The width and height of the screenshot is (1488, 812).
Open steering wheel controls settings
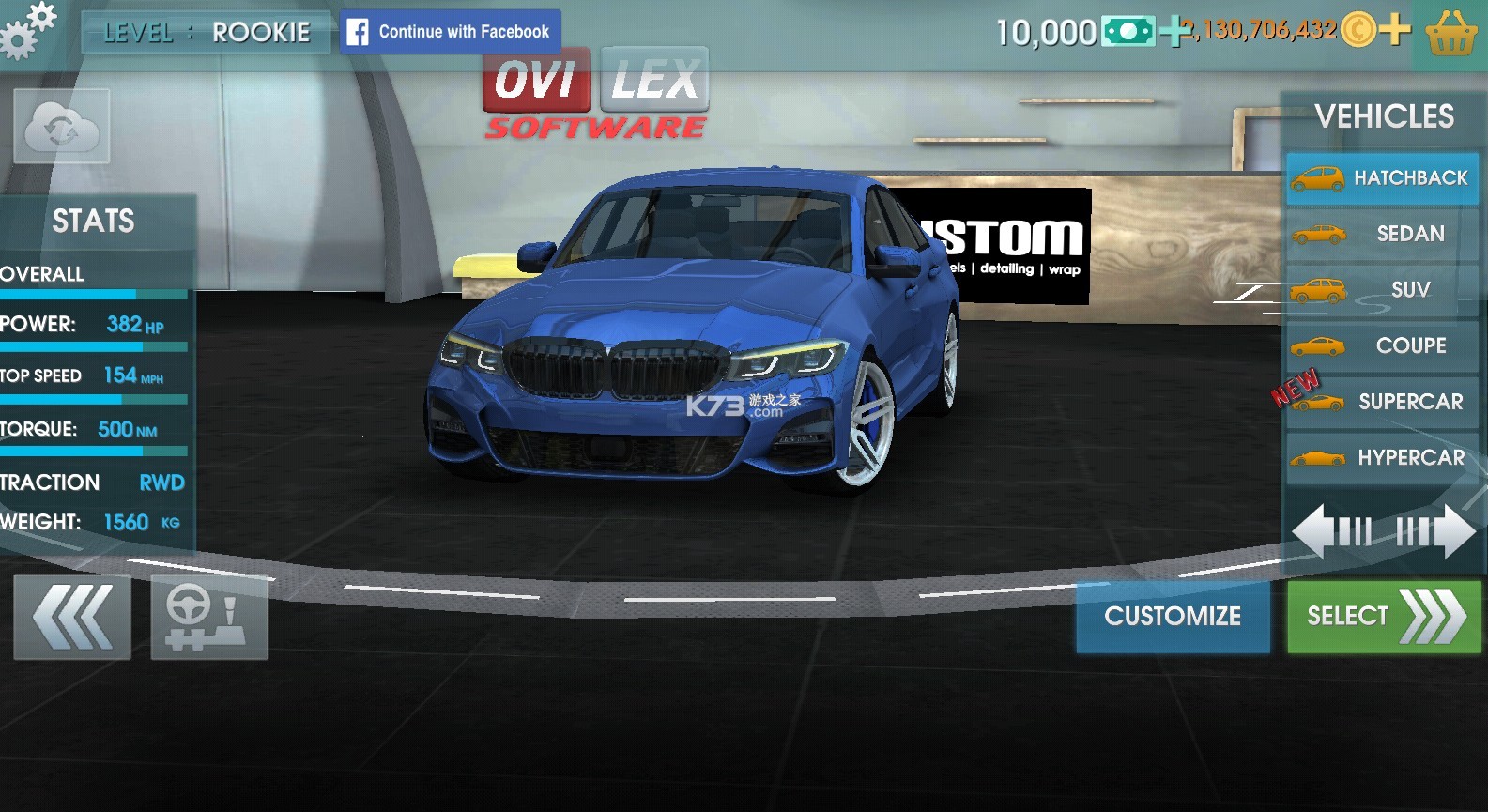tap(208, 617)
